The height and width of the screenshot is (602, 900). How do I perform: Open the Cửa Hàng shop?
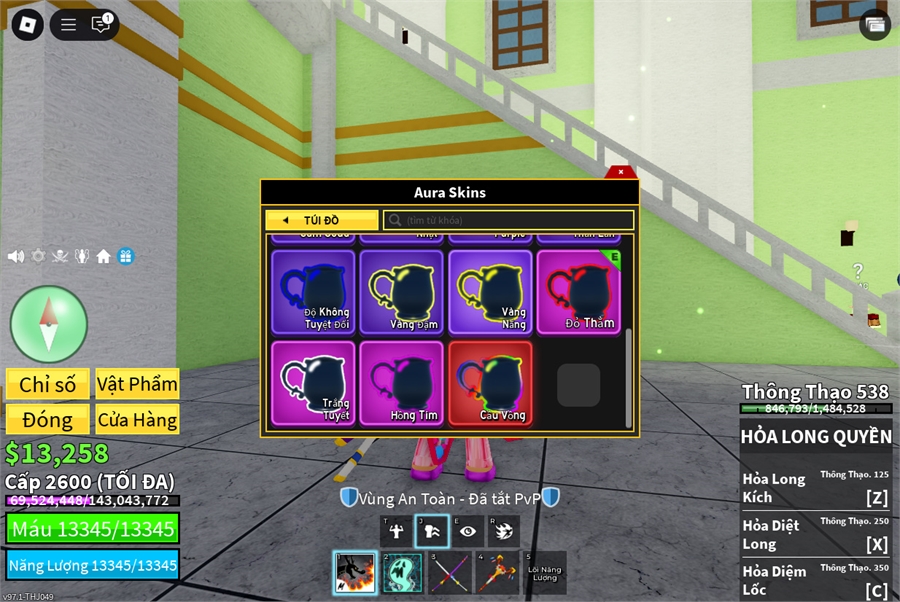137,420
